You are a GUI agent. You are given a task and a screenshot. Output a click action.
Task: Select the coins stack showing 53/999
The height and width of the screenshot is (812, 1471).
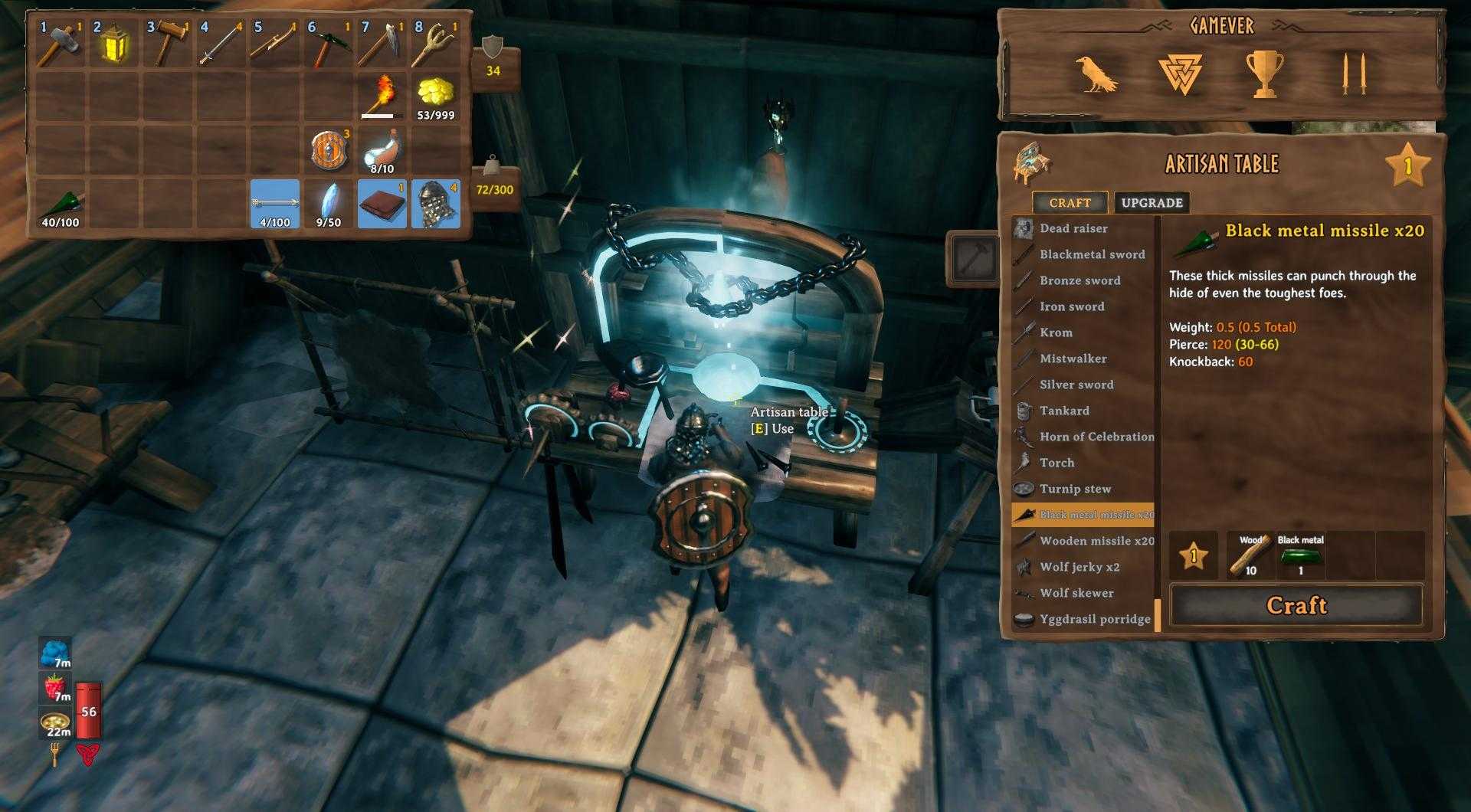[x=436, y=97]
